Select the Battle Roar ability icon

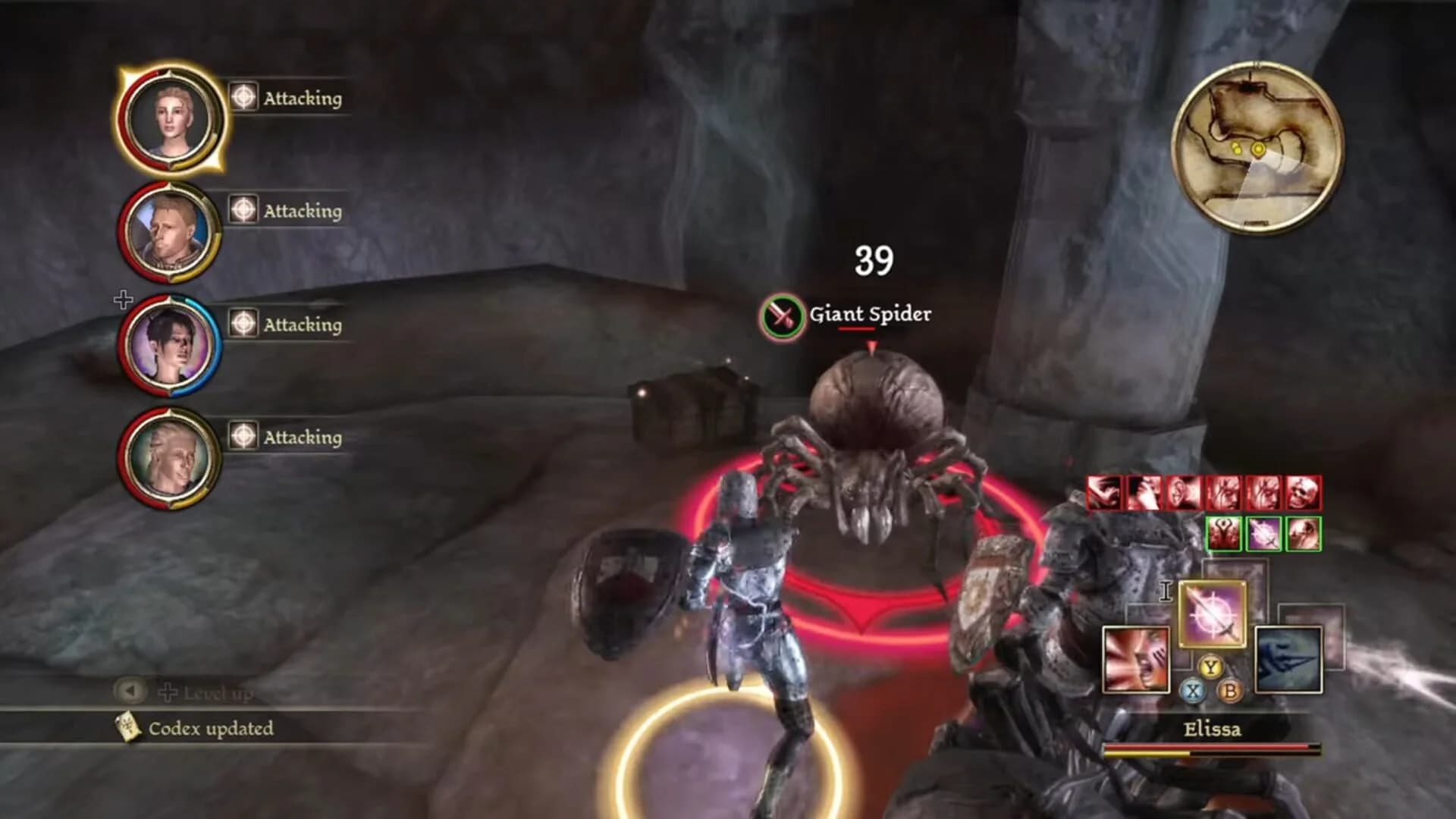click(1135, 660)
